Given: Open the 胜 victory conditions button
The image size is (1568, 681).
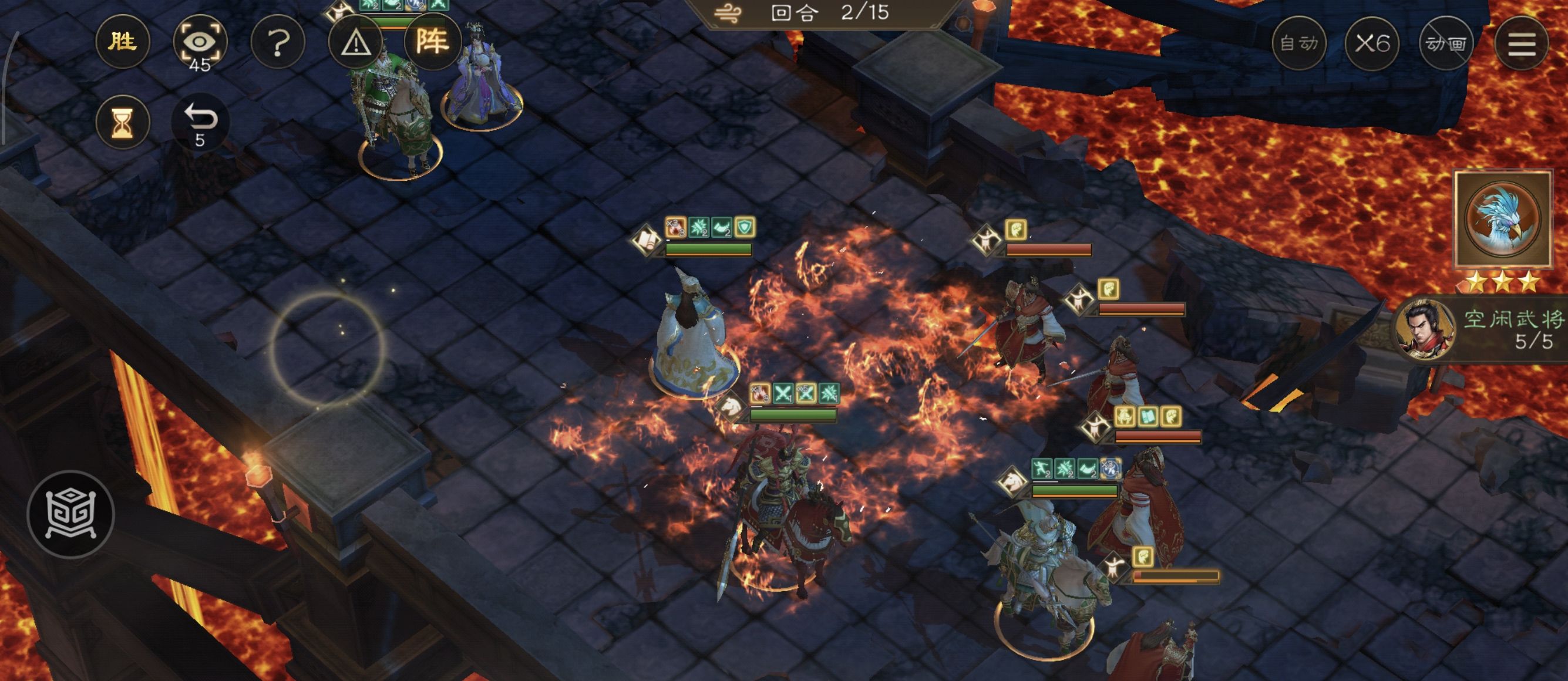Looking at the screenshot, I should (122, 42).
